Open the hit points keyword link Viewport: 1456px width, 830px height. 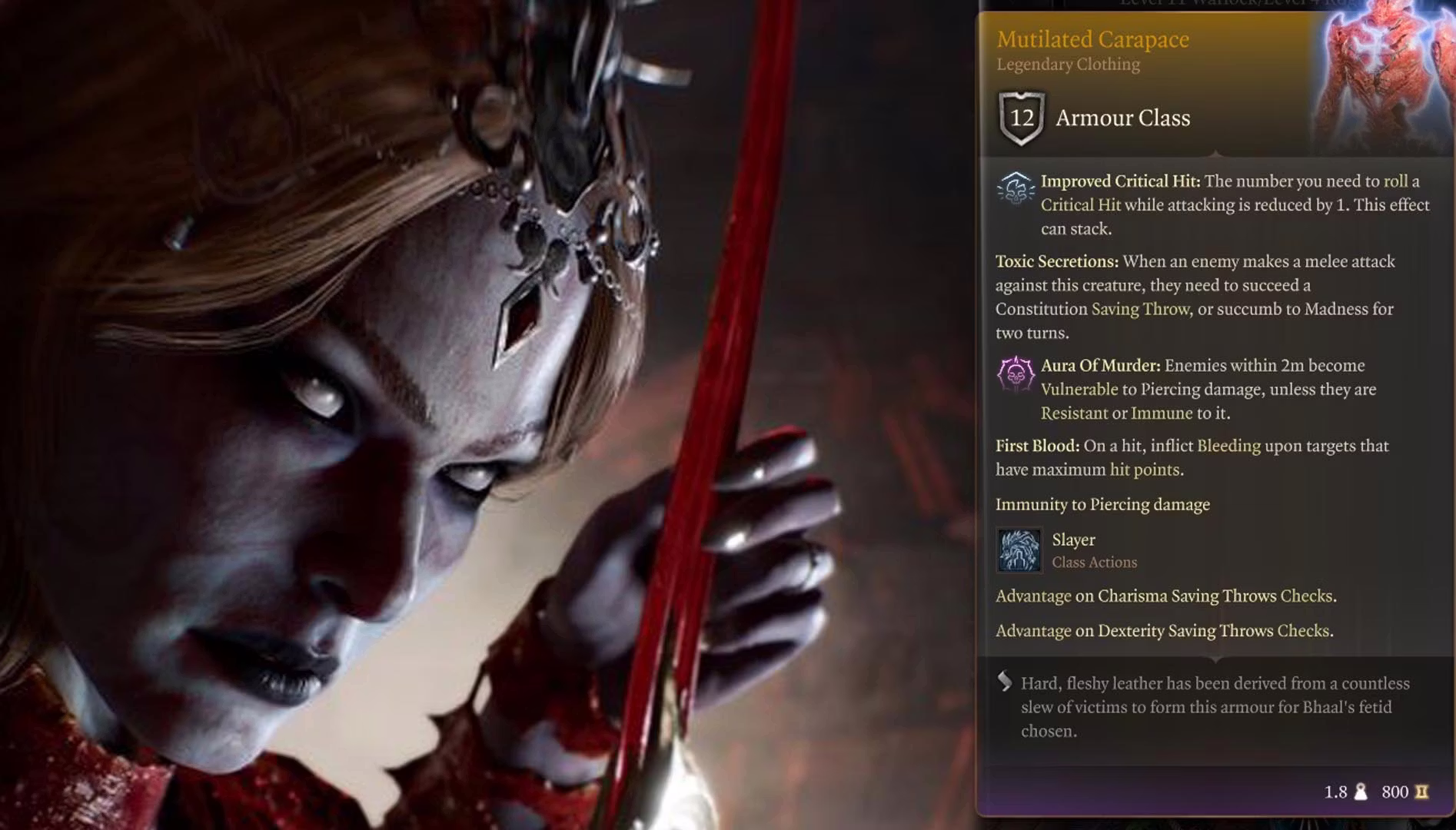click(1144, 470)
